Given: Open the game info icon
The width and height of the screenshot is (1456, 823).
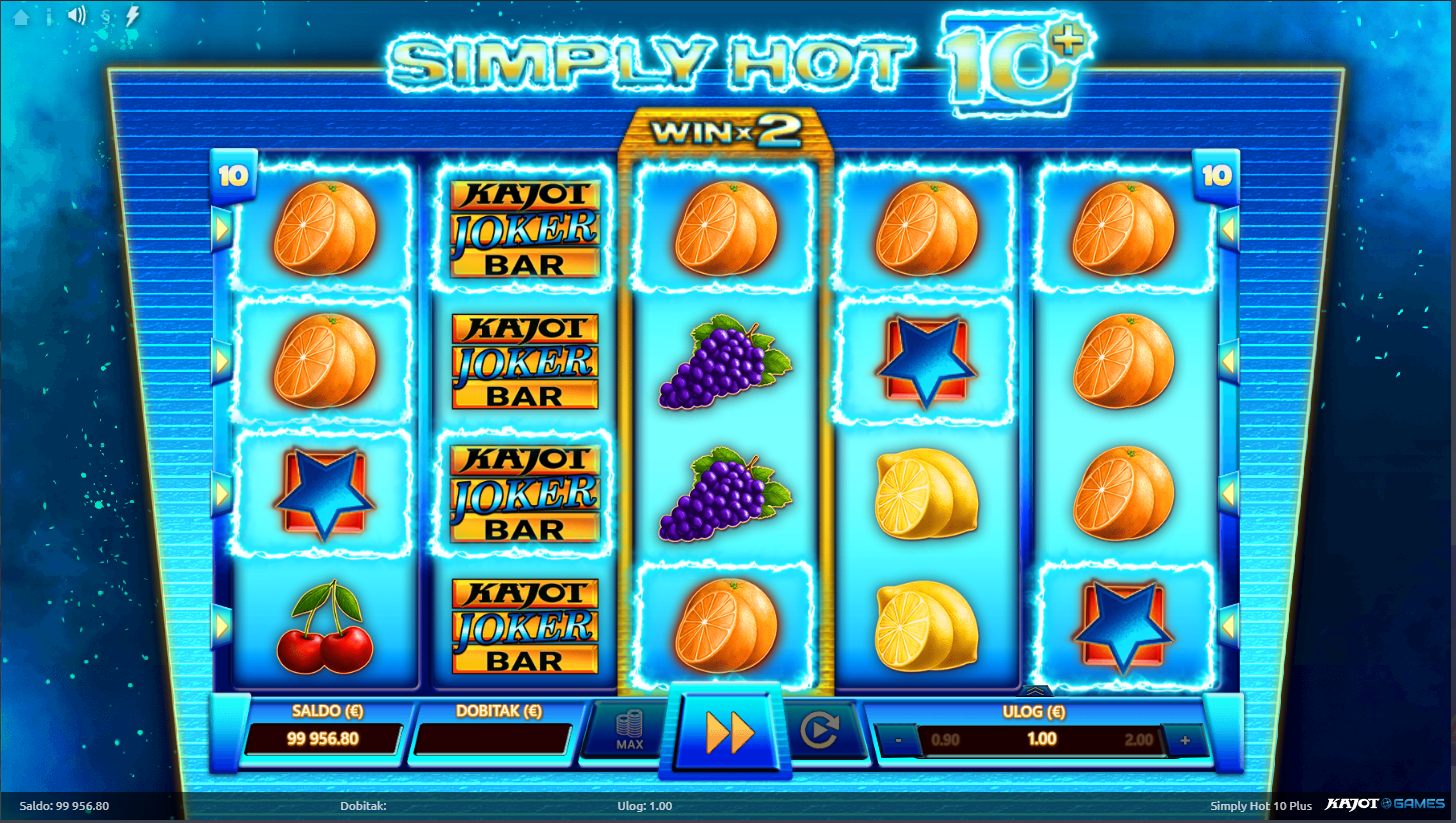Looking at the screenshot, I should click(x=49, y=16).
